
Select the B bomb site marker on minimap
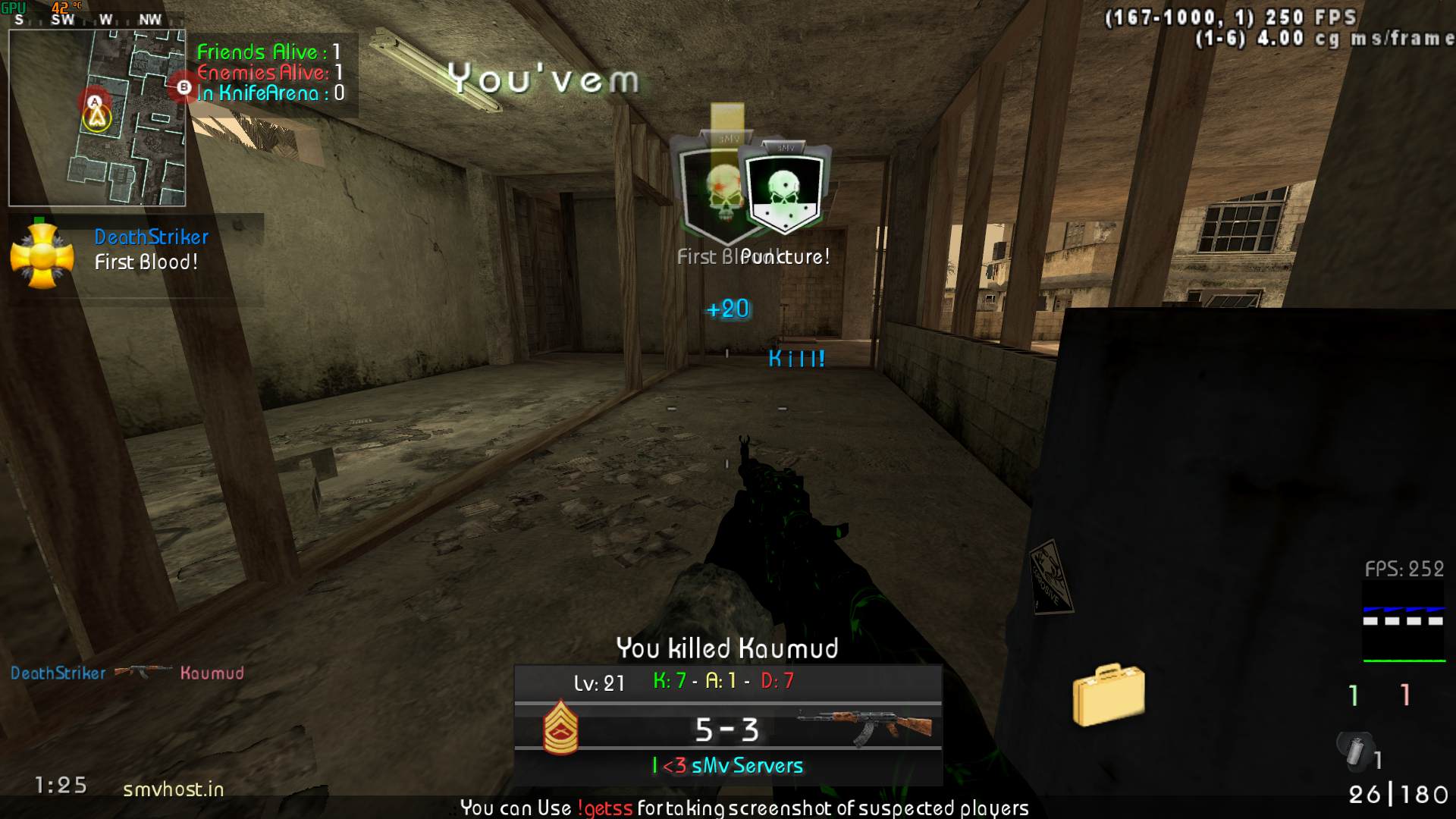pos(184,87)
